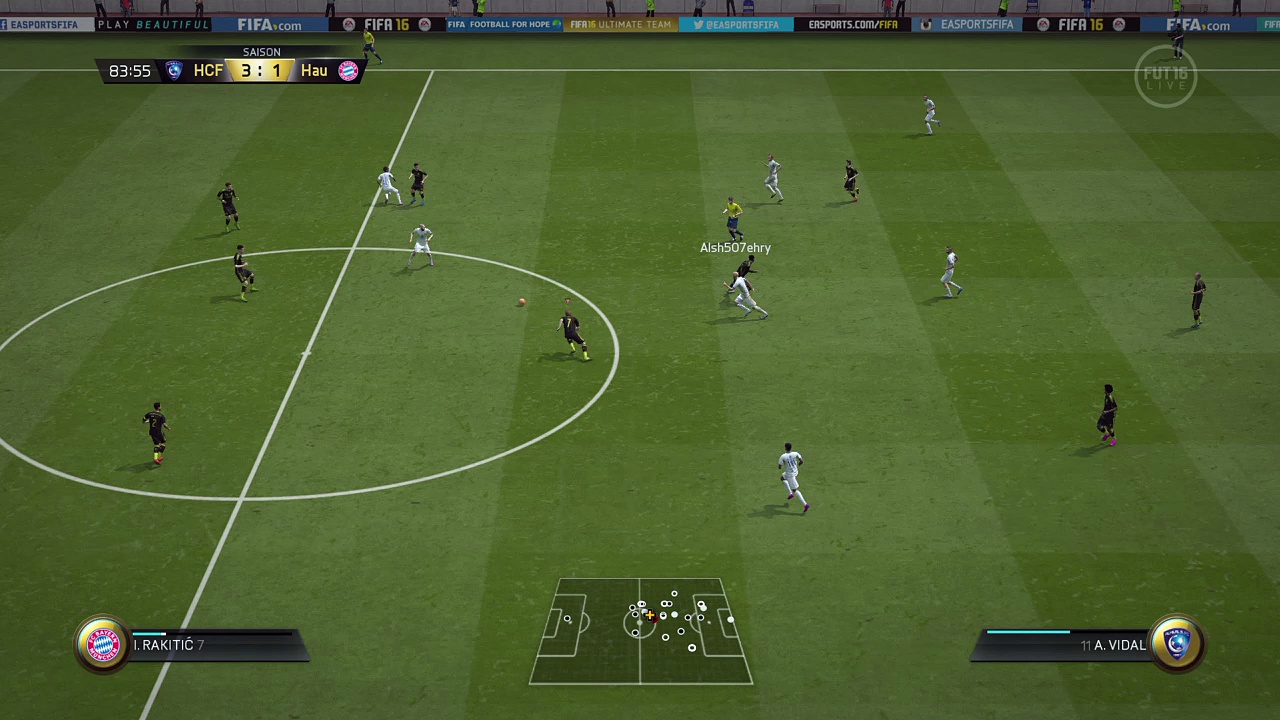Image resolution: width=1280 pixels, height=720 pixels.
Task: Select the Bayern Munich badge beside Rakitić
Action: [103, 645]
